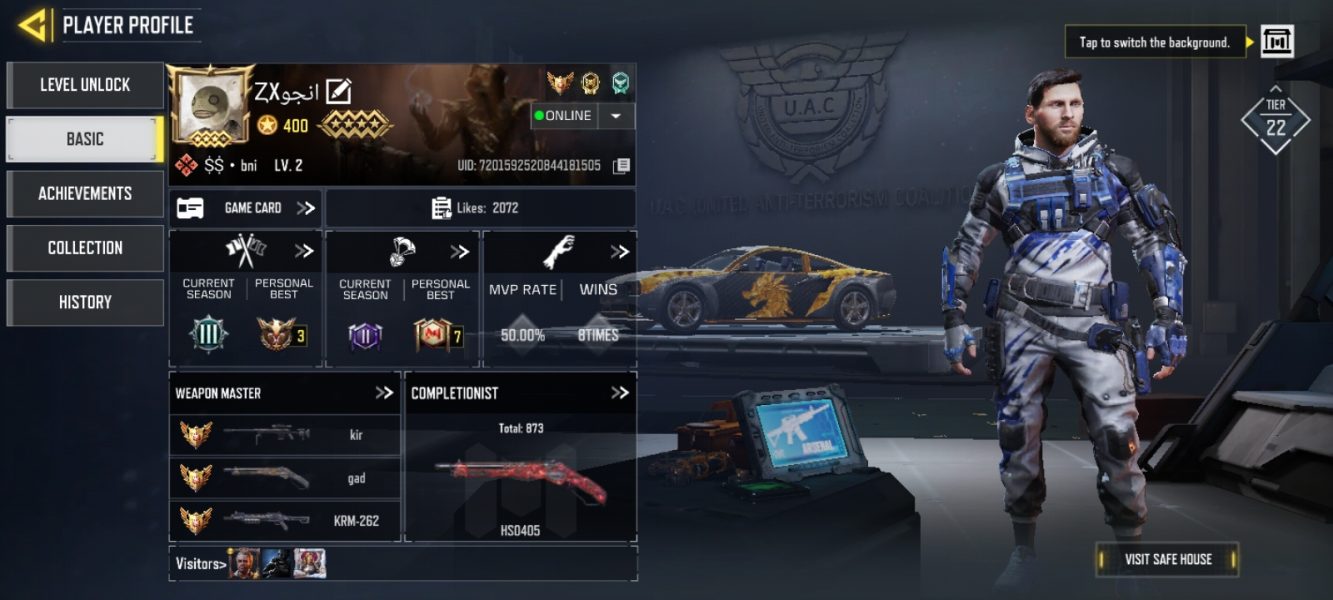The width and height of the screenshot is (1333, 600).
Task: Open the Visitors list
Action: coord(199,564)
